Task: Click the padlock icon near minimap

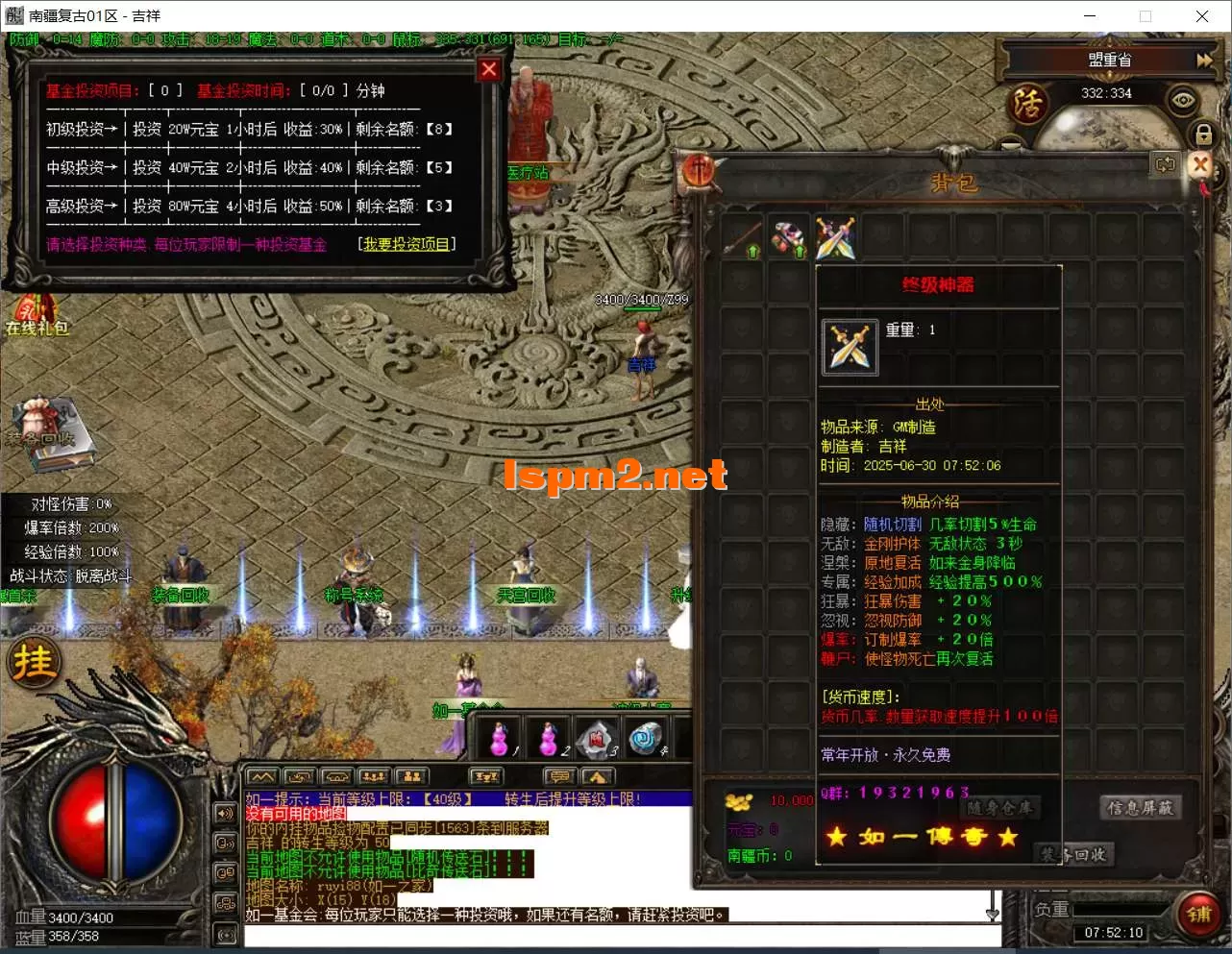Action: [x=1203, y=133]
